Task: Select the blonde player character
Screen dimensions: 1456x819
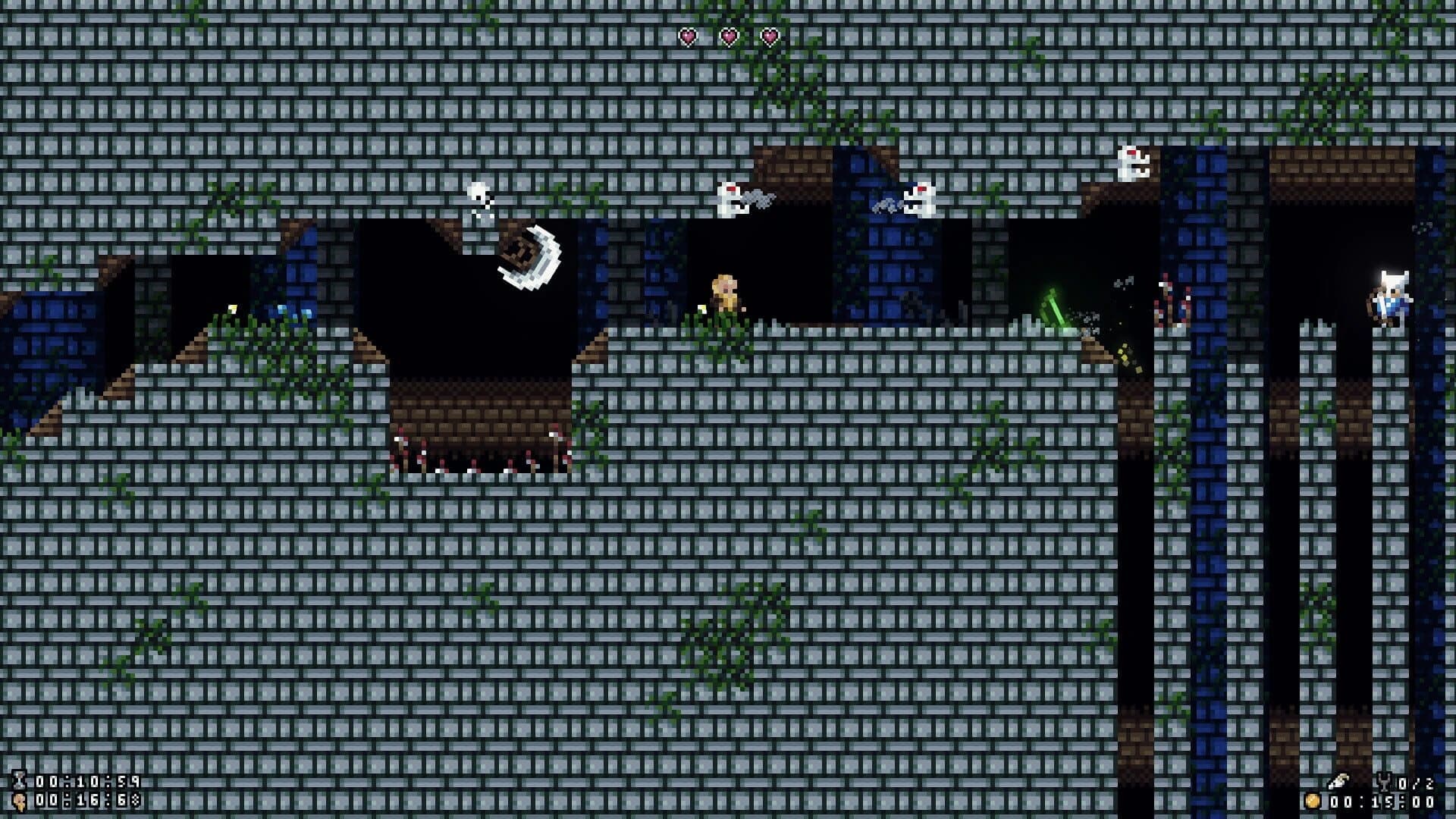Action: pos(724,297)
